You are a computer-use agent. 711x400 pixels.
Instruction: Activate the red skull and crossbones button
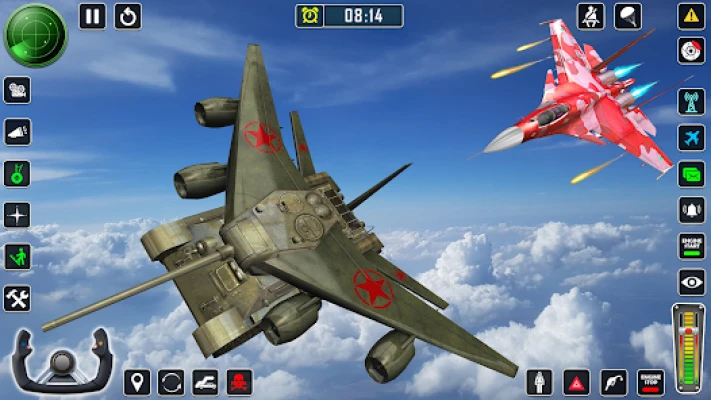[240, 382]
